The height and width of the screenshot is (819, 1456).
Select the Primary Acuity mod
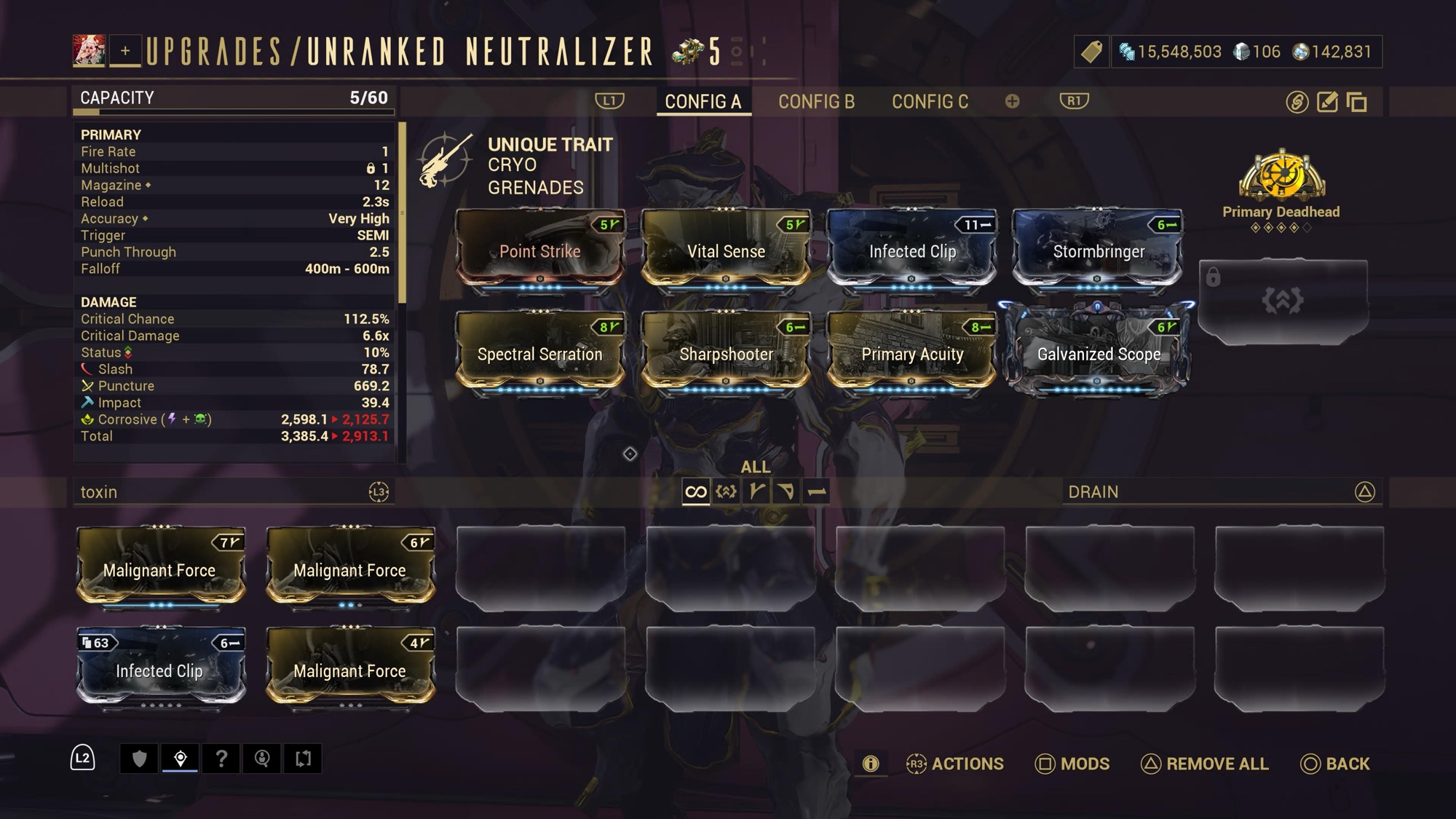point(911,354)
